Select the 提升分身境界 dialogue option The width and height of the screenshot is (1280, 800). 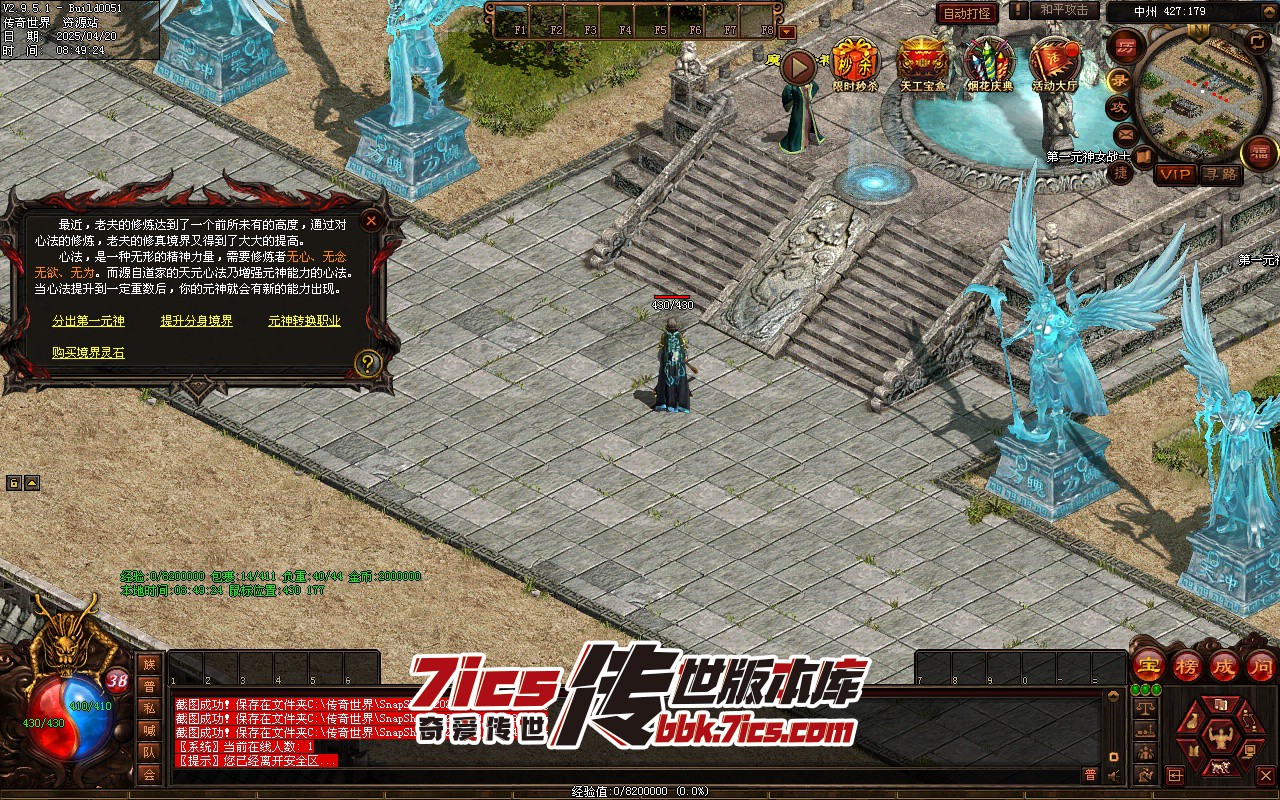coord(197,321)
